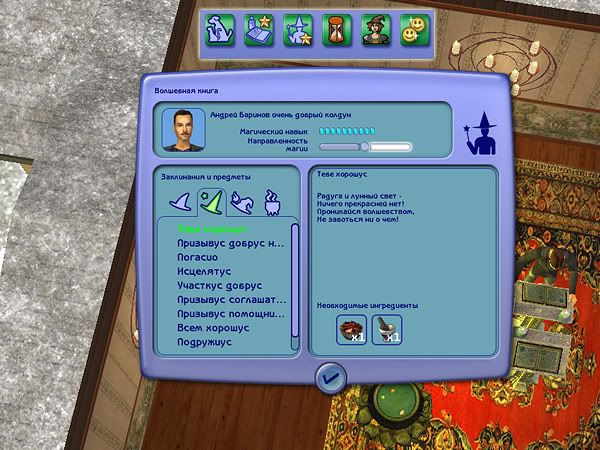Adjust the magic alignment slider
Screen dimensions: 600x450
coord(365,146)
